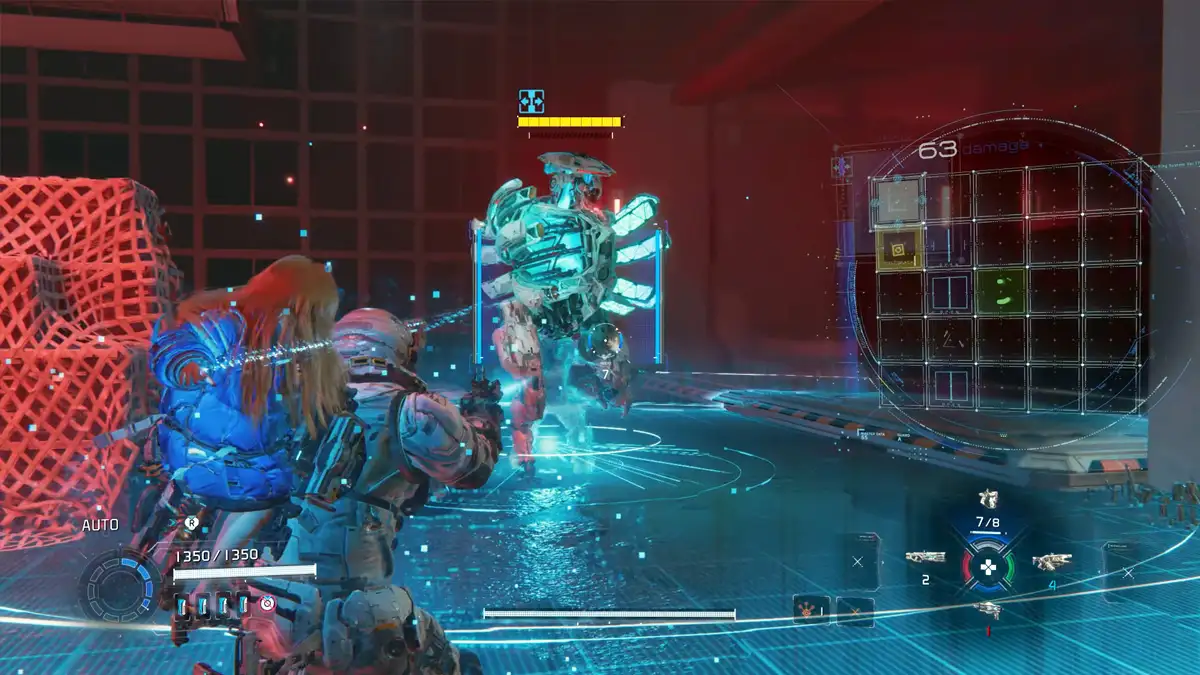Select the yellow highlighted hacking grid tile
Viewport: 1200px width, 675px height.
899,247
